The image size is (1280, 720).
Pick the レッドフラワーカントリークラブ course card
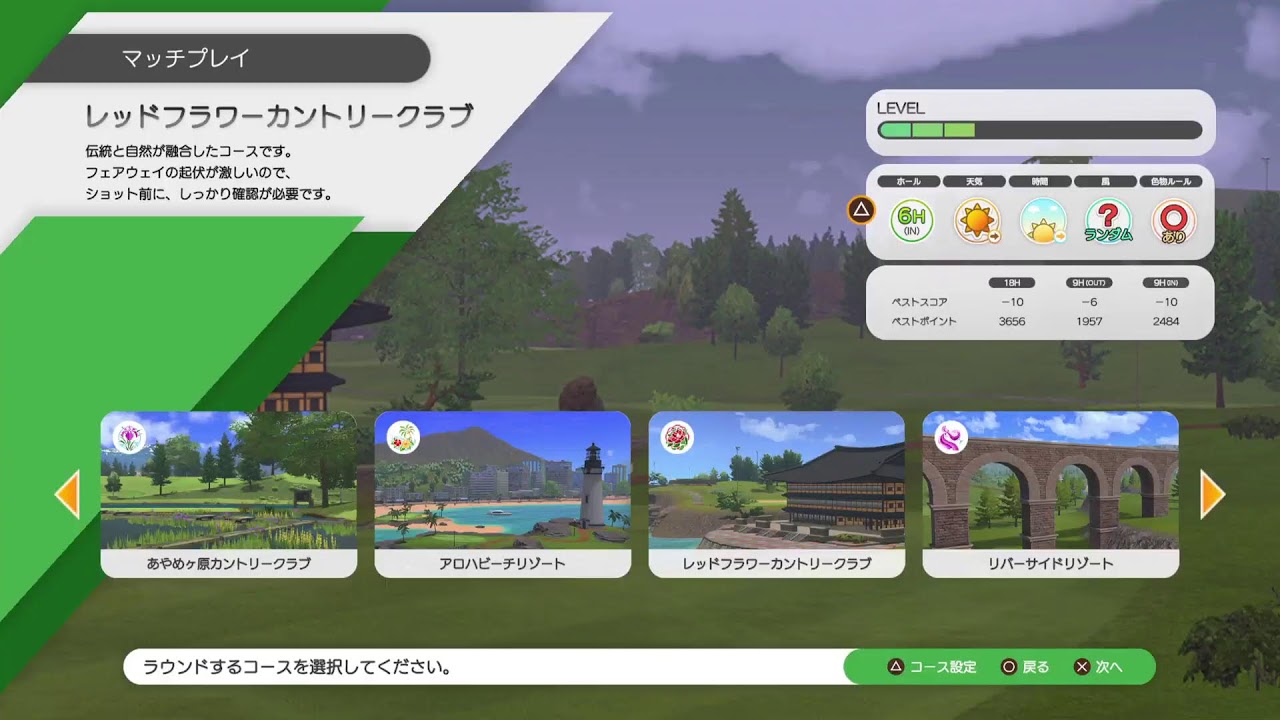point(776,494)
